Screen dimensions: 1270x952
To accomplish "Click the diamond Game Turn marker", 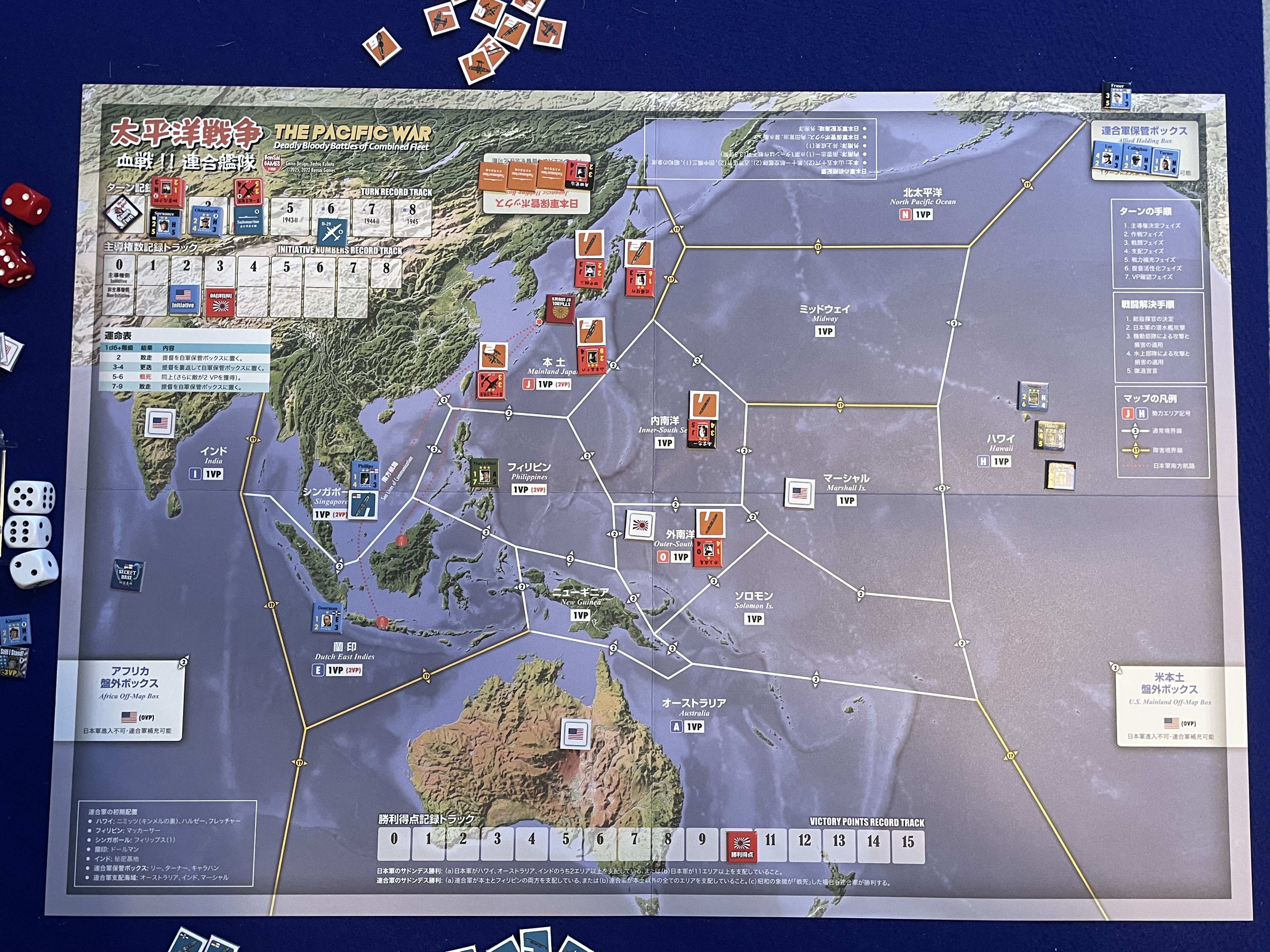I will [123, 213].
